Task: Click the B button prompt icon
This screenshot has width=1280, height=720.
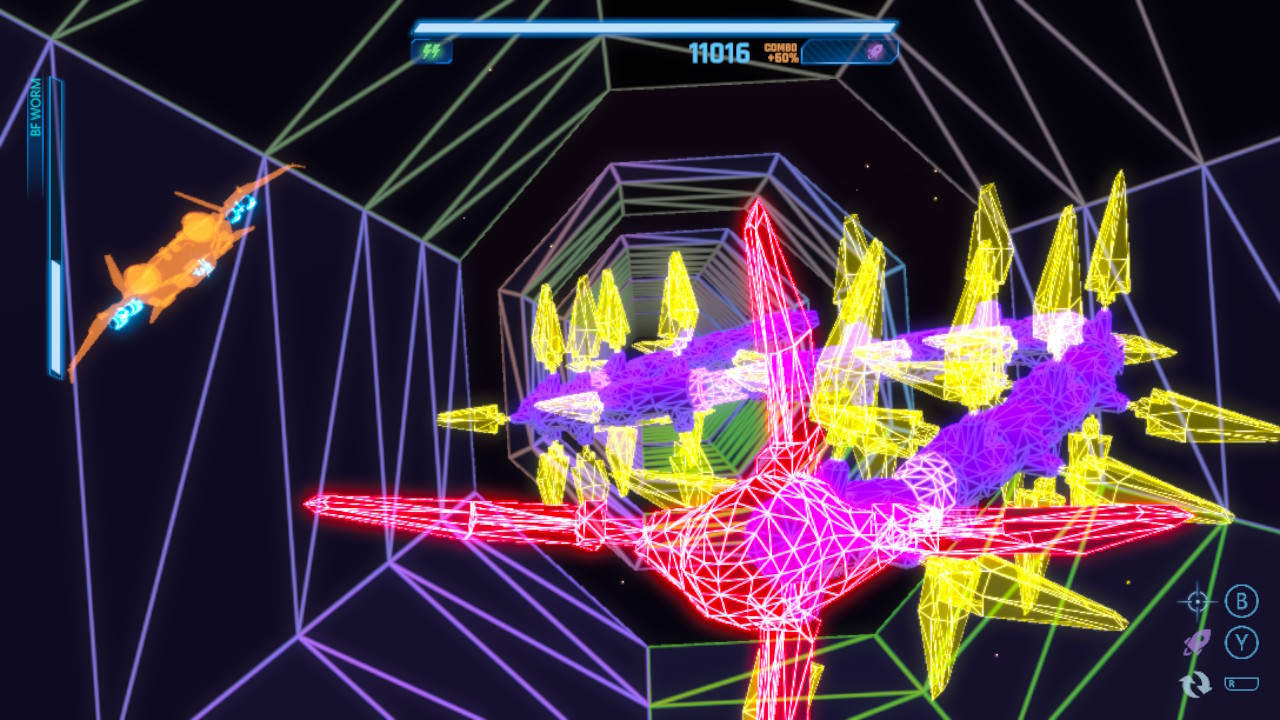Action: click(1240, 600)
